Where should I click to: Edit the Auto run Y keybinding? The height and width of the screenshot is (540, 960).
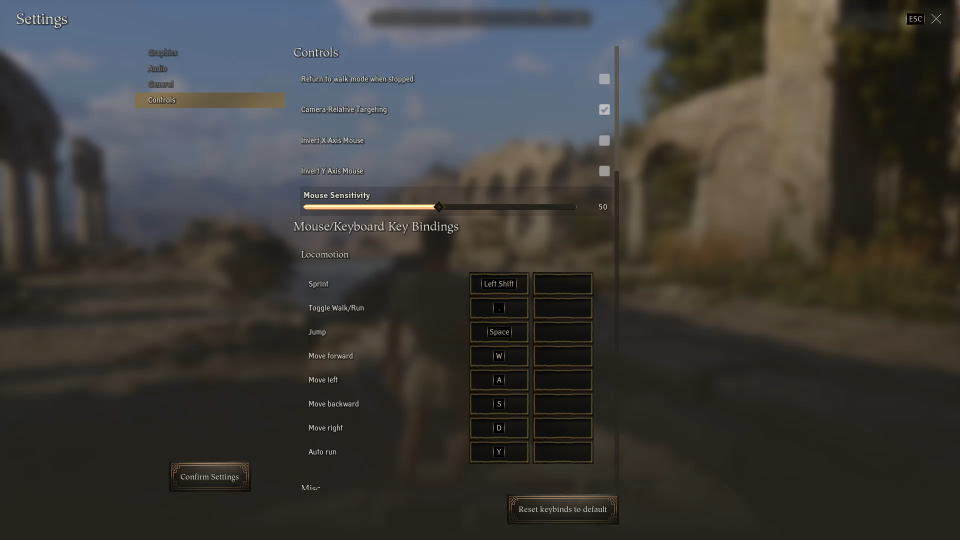(499, 452)
